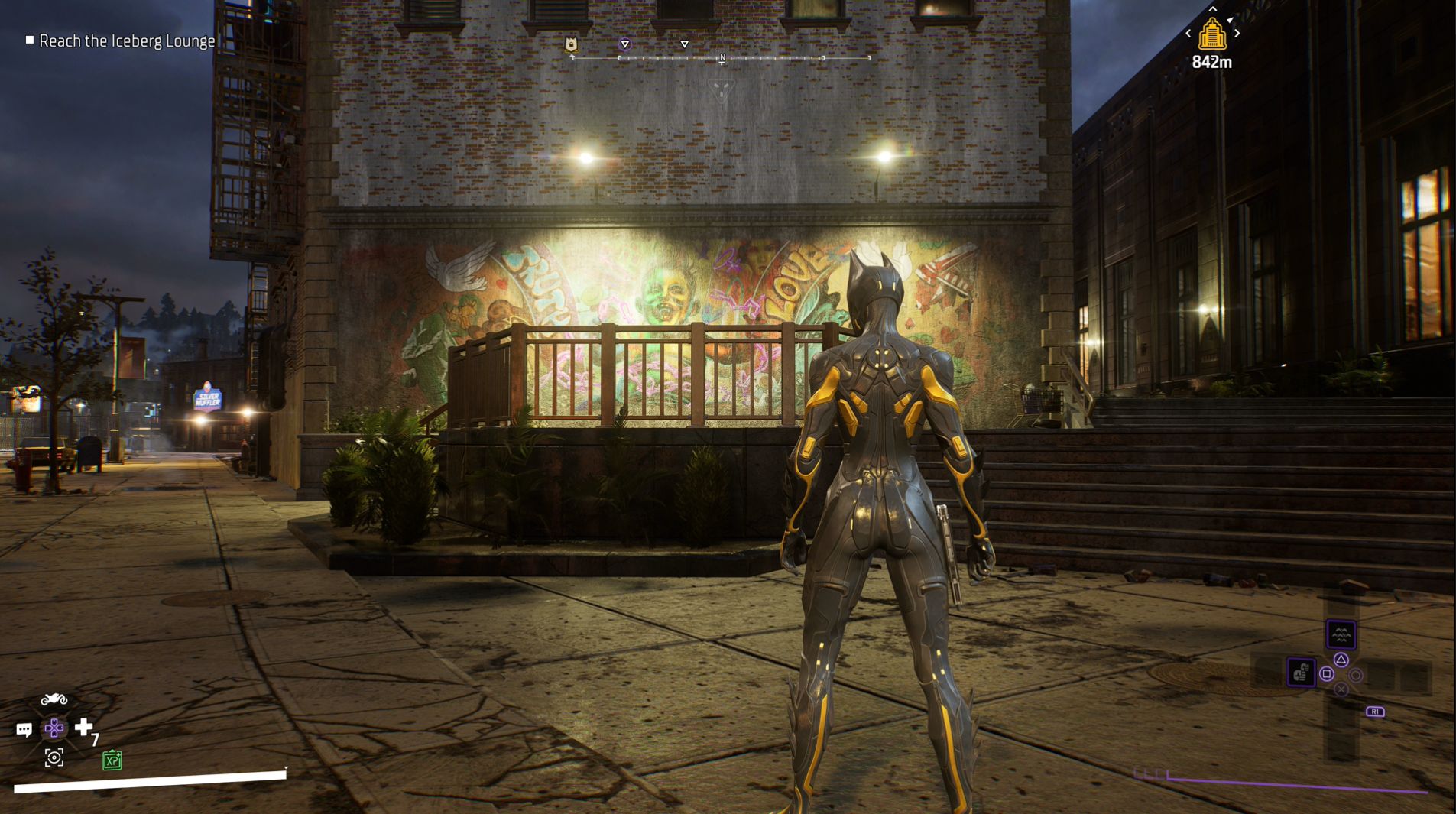Click the grapple ability icon on the D-pad
Image resolution: width=1456 pixels, height=814 pixels.
point(1302,673)
